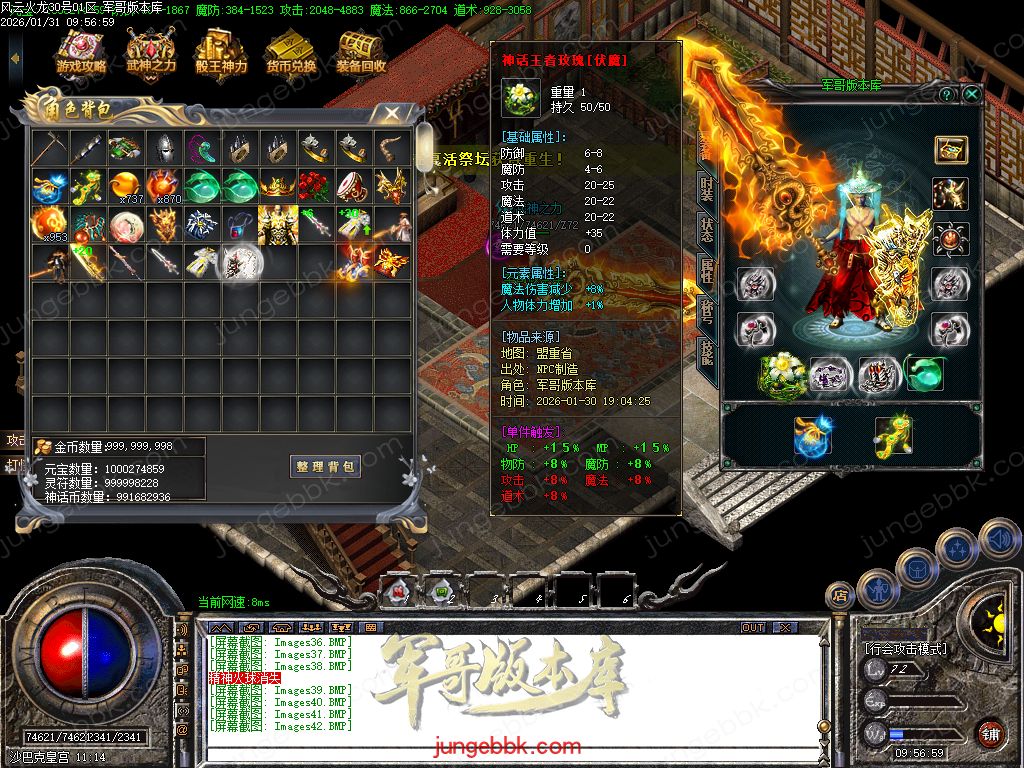Close the 角色背包 inventory window
Image resolution: width=1024 pixels, height=768 pixels.
pos(392,113)
